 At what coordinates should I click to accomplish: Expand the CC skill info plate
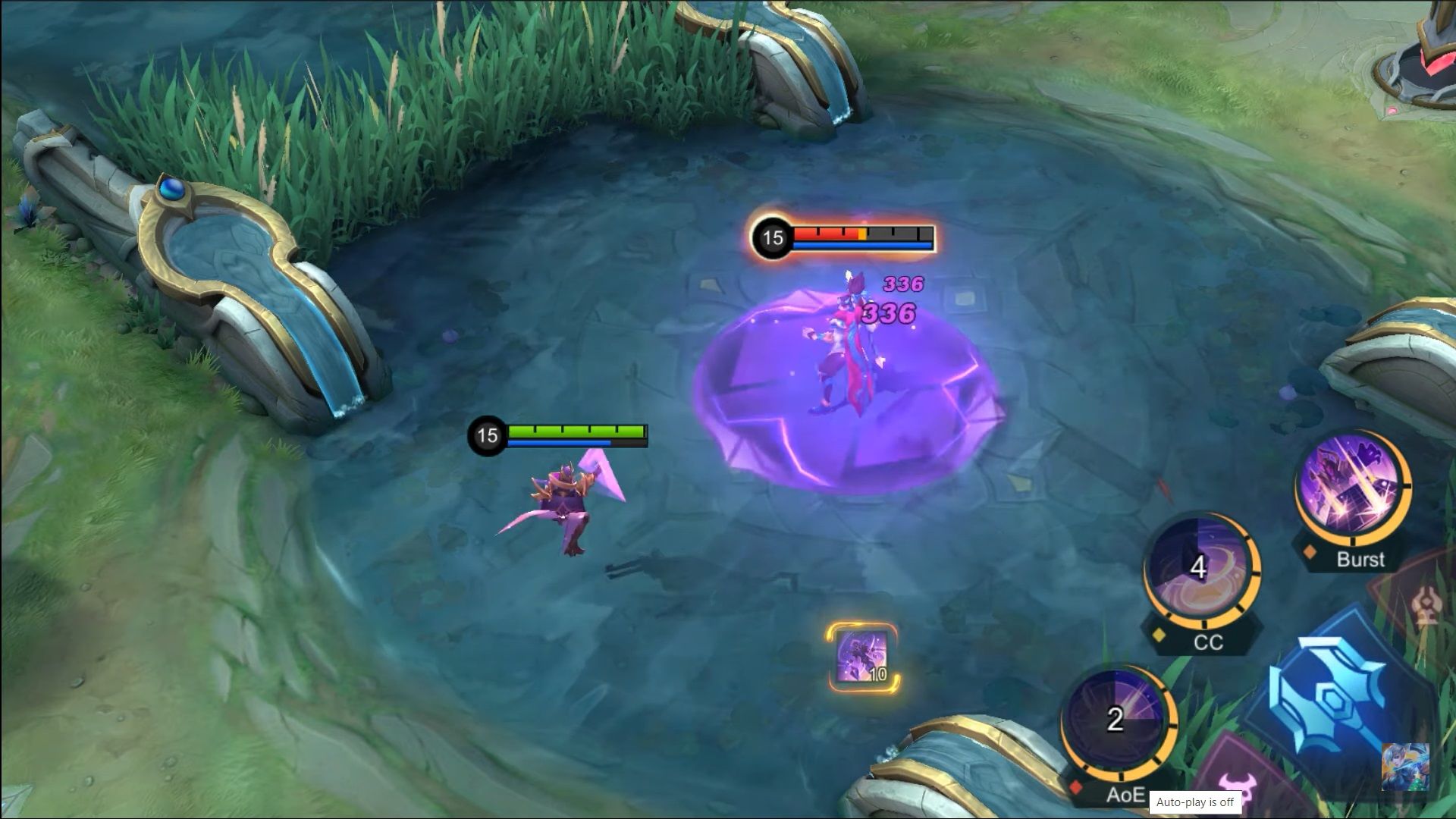[x=1211, y=643]
